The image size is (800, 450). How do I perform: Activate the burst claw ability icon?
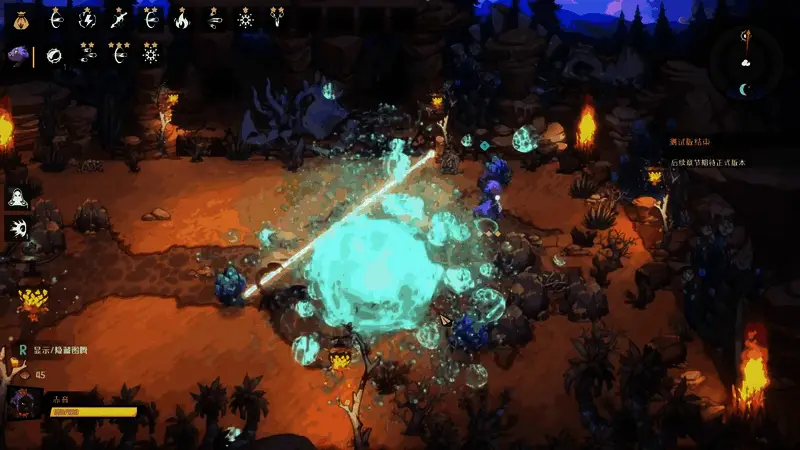[x=17, y=229]
